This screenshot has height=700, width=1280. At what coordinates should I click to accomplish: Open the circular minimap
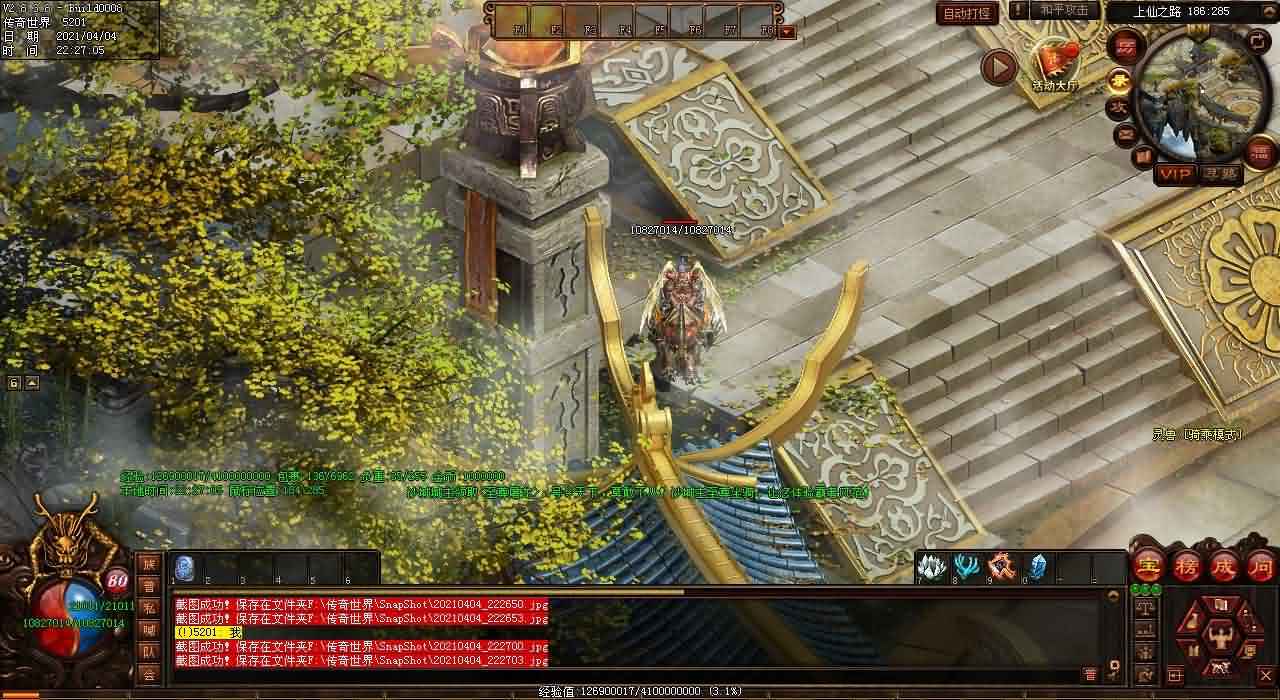pos(1190,97)
